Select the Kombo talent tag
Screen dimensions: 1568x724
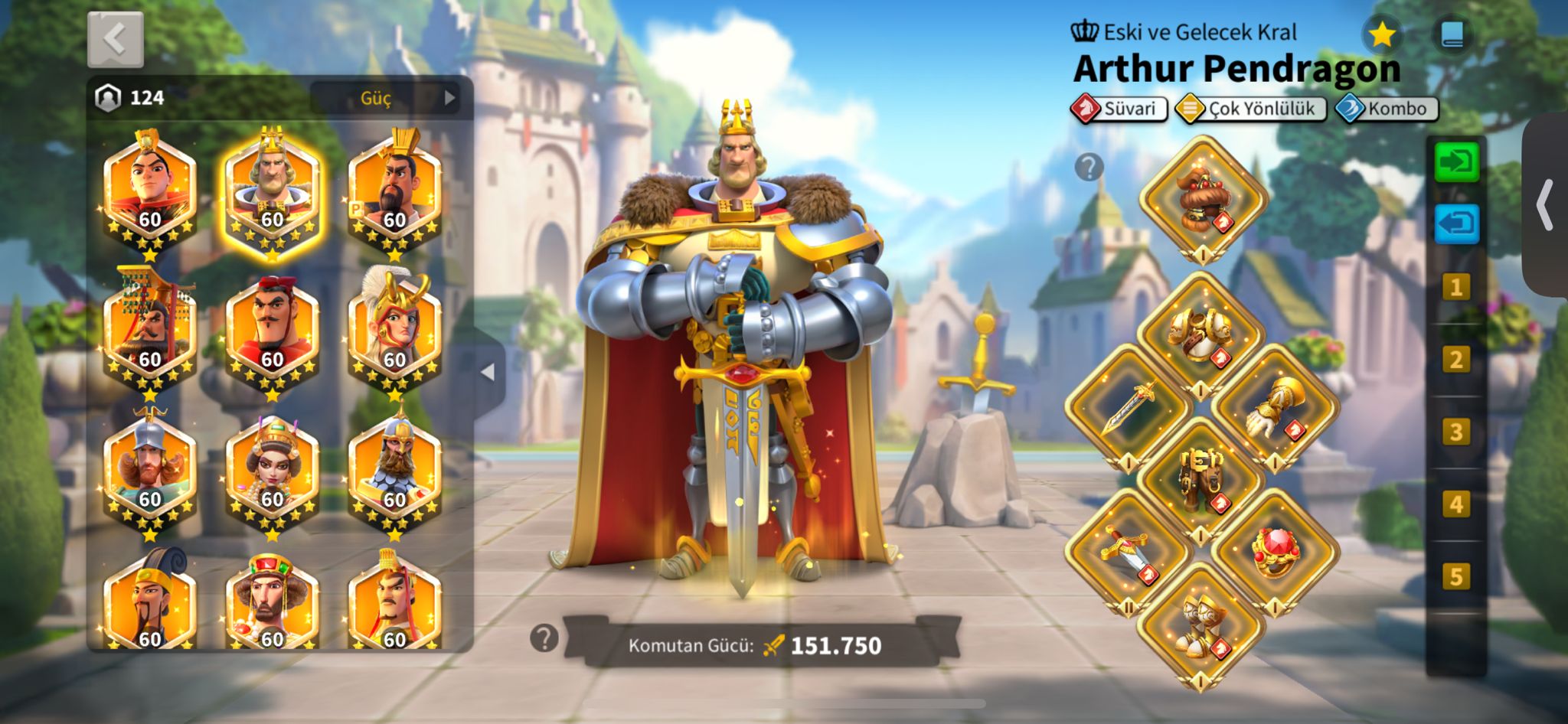(x=1387, y=109)
